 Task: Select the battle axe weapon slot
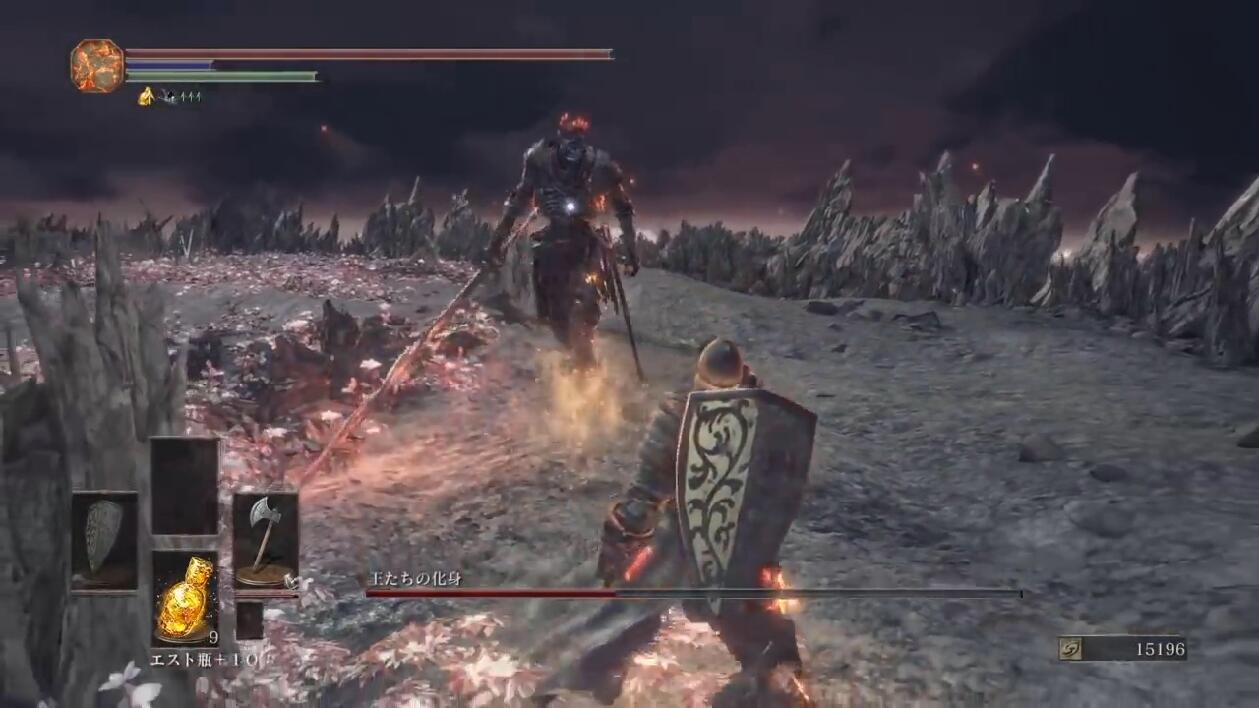(265, 540)
